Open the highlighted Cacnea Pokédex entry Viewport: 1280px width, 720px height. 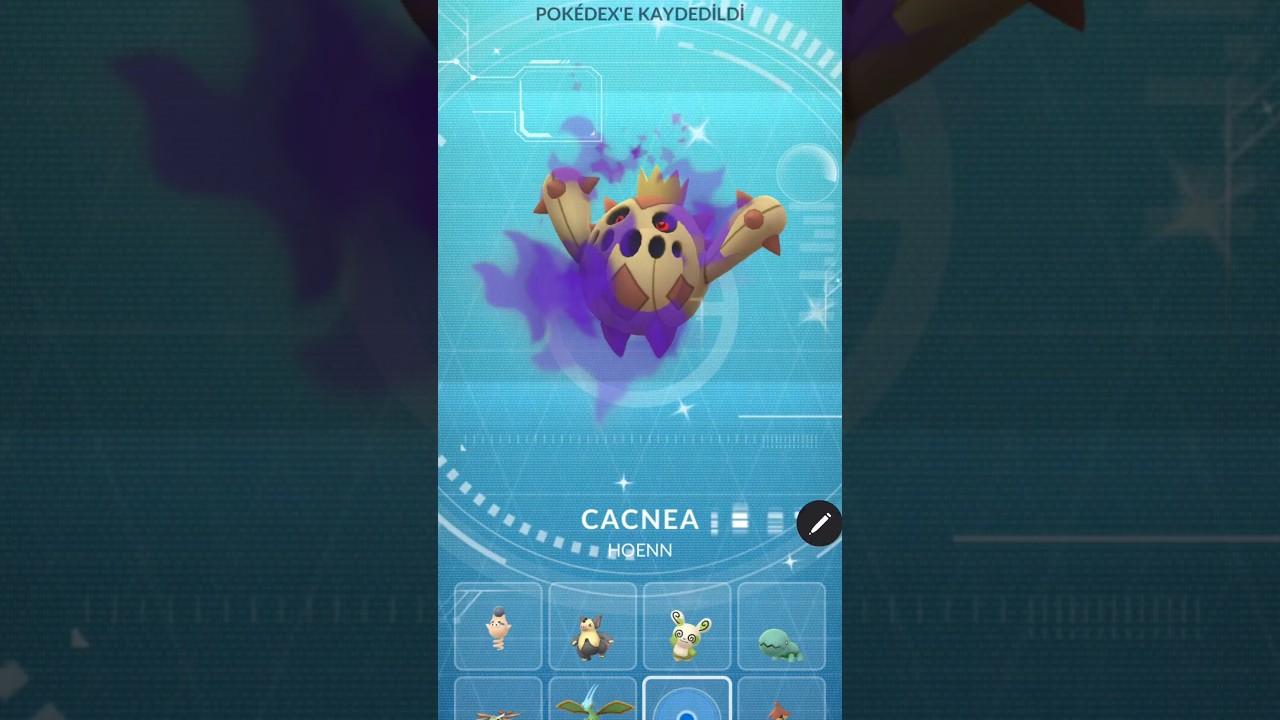pyautogui.click(x=687, y=705)
